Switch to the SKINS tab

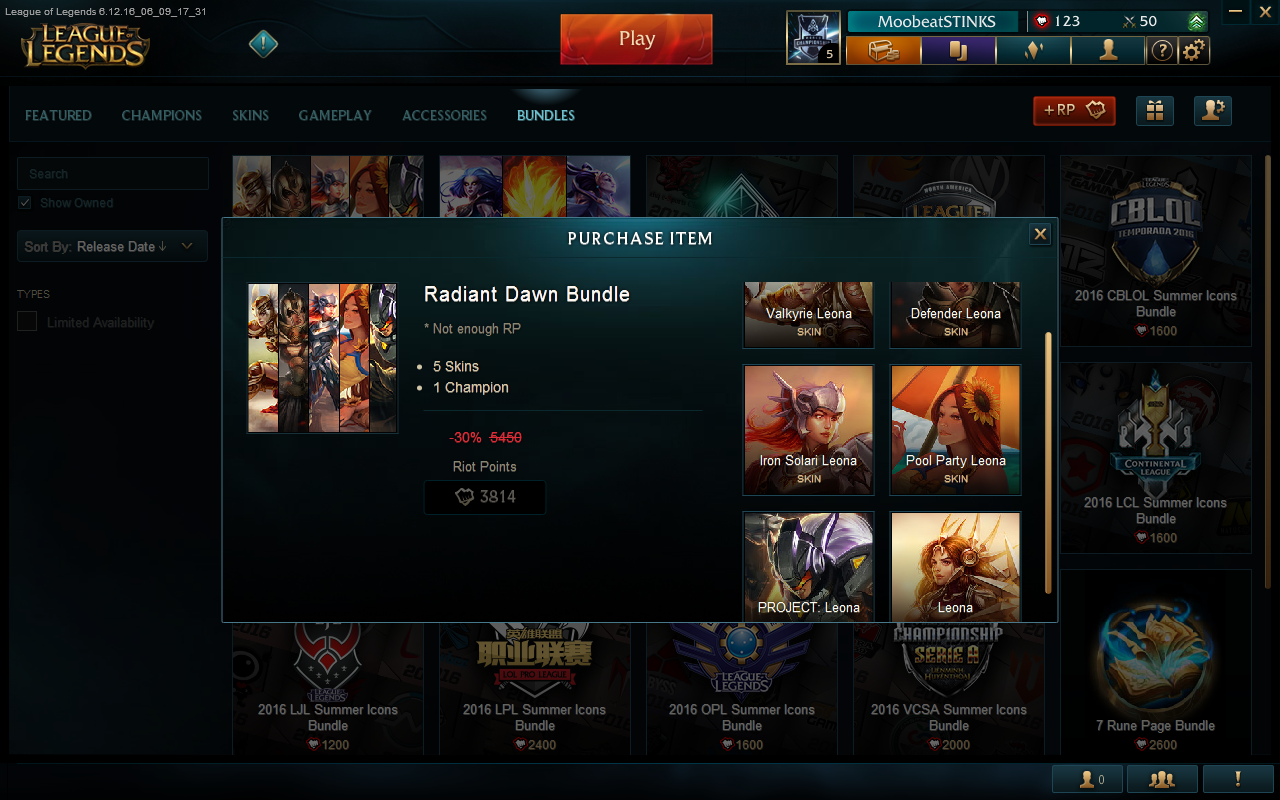pyautogui.click(x=250, y=115)
